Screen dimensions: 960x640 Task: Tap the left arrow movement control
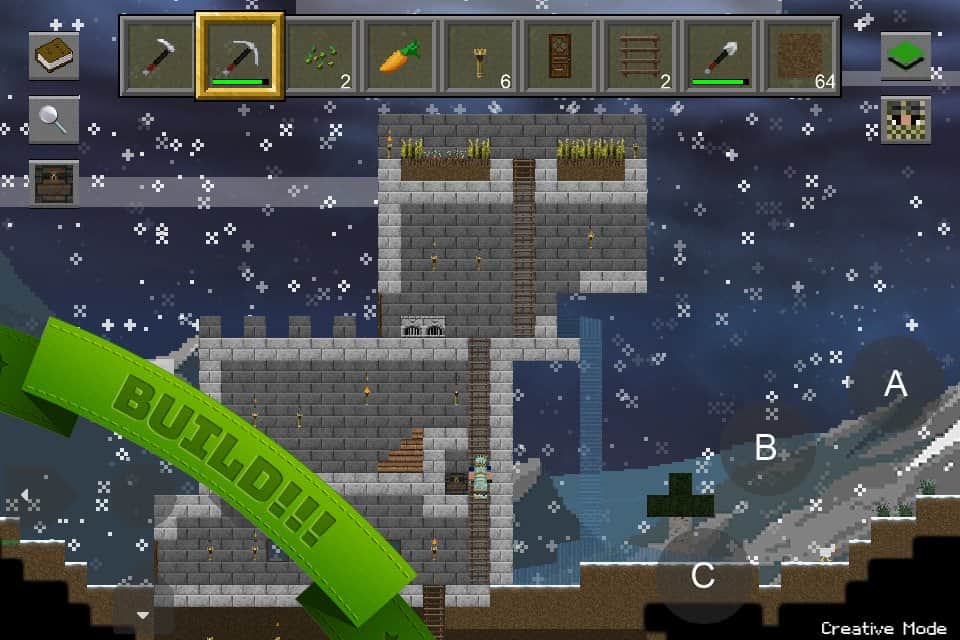[x=26, y=495]
